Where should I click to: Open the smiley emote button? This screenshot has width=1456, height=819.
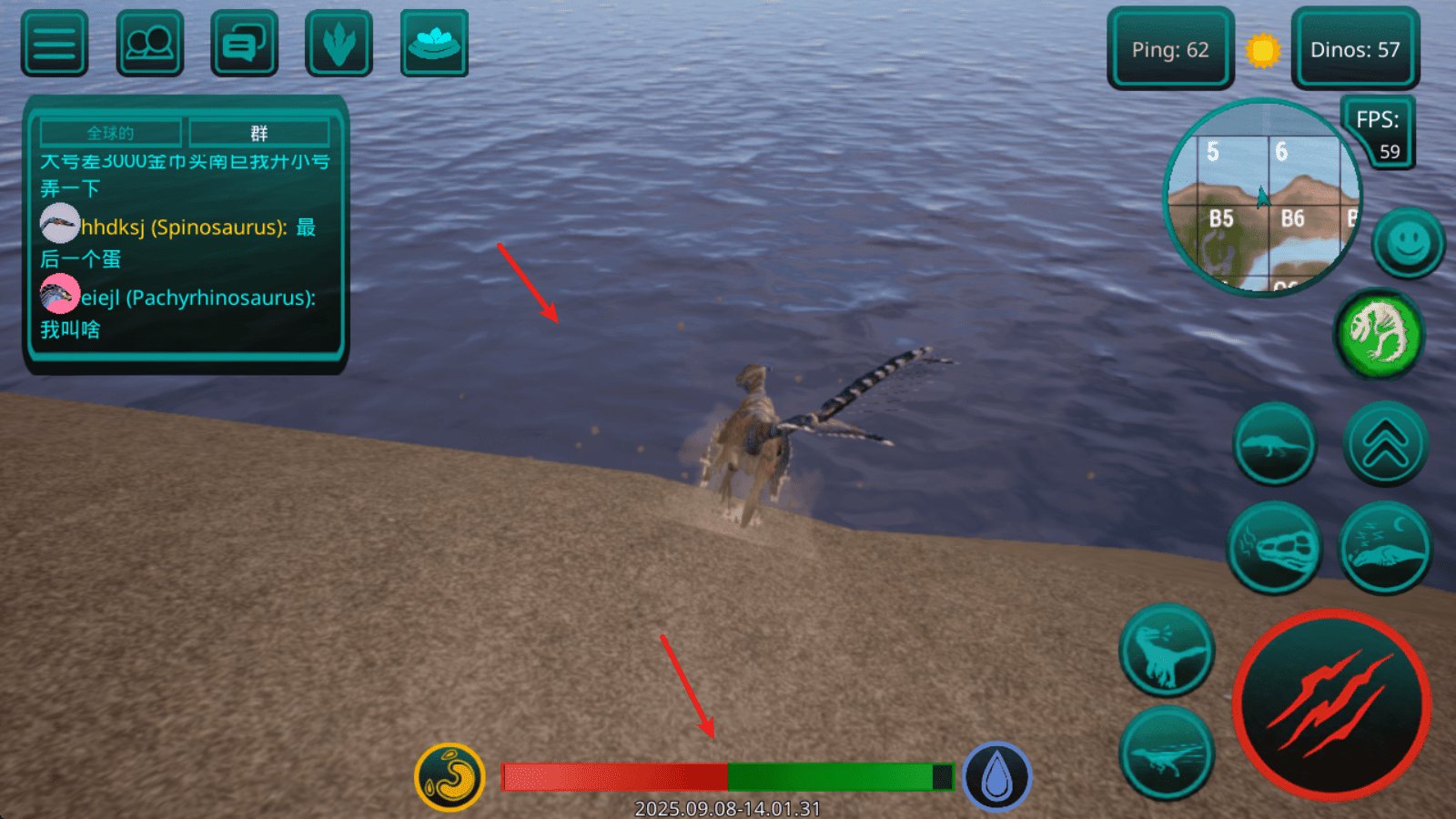pos(1408,243)
